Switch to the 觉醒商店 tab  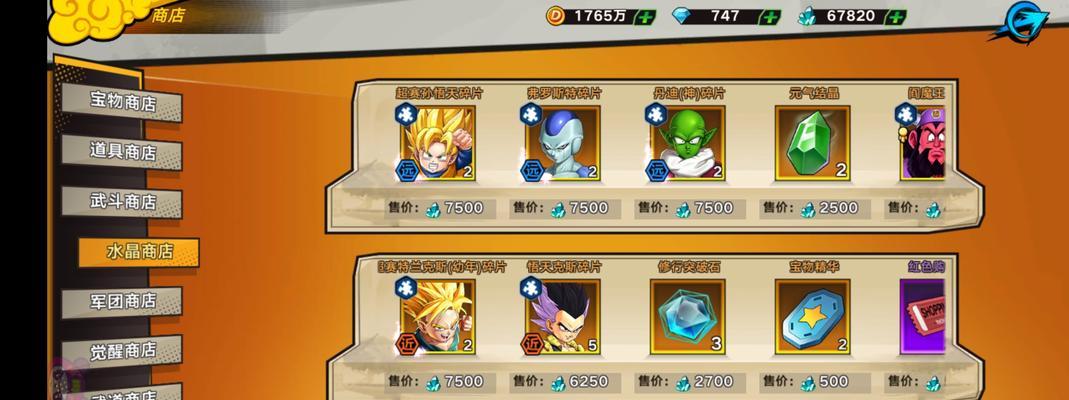123,350
